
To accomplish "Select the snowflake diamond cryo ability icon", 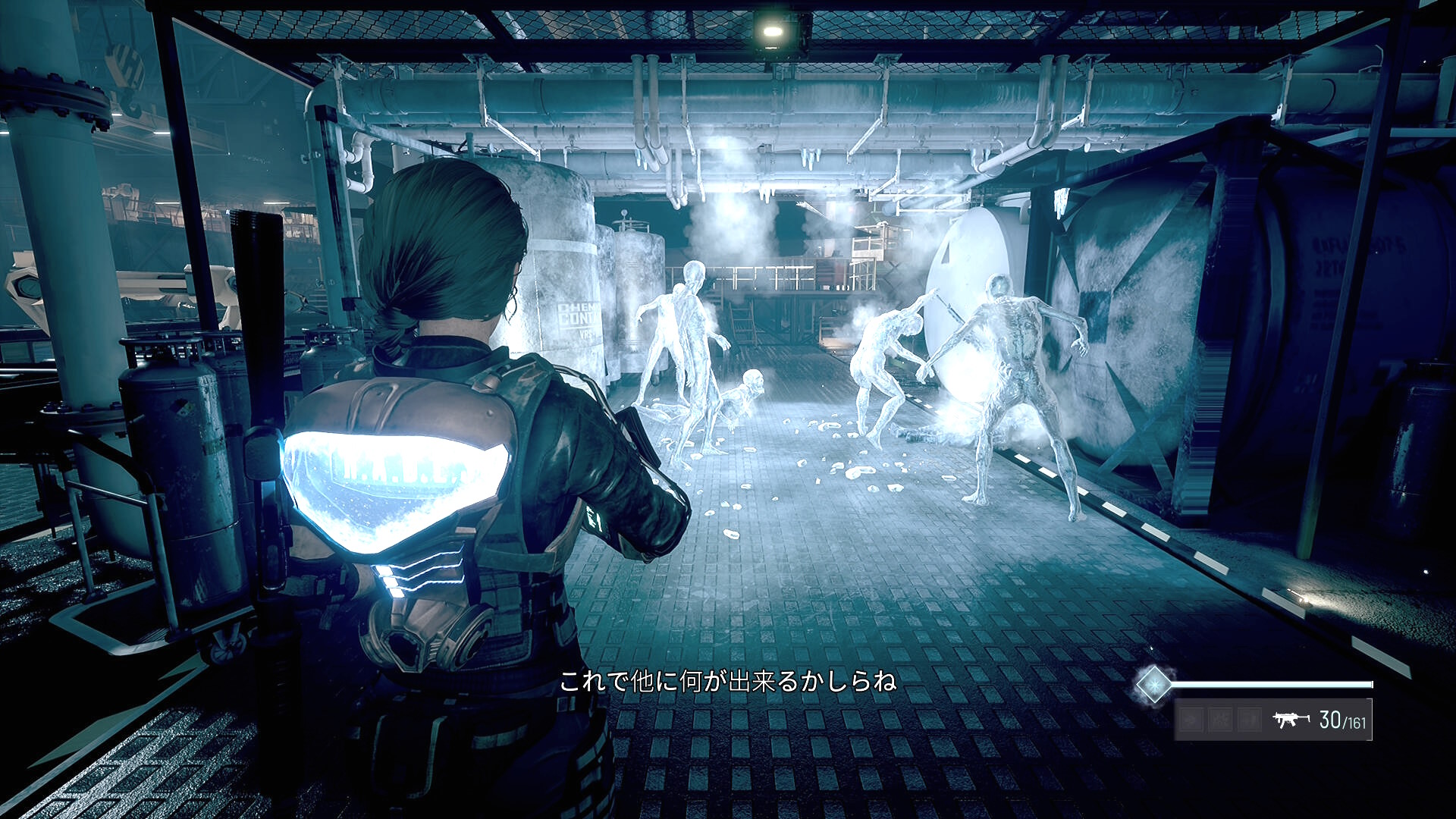I will coord(1153,685).
